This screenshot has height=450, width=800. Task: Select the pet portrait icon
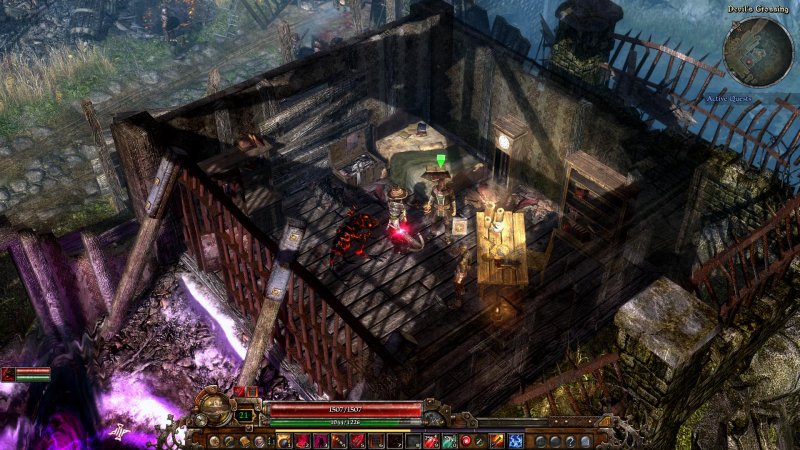(9, 374)
